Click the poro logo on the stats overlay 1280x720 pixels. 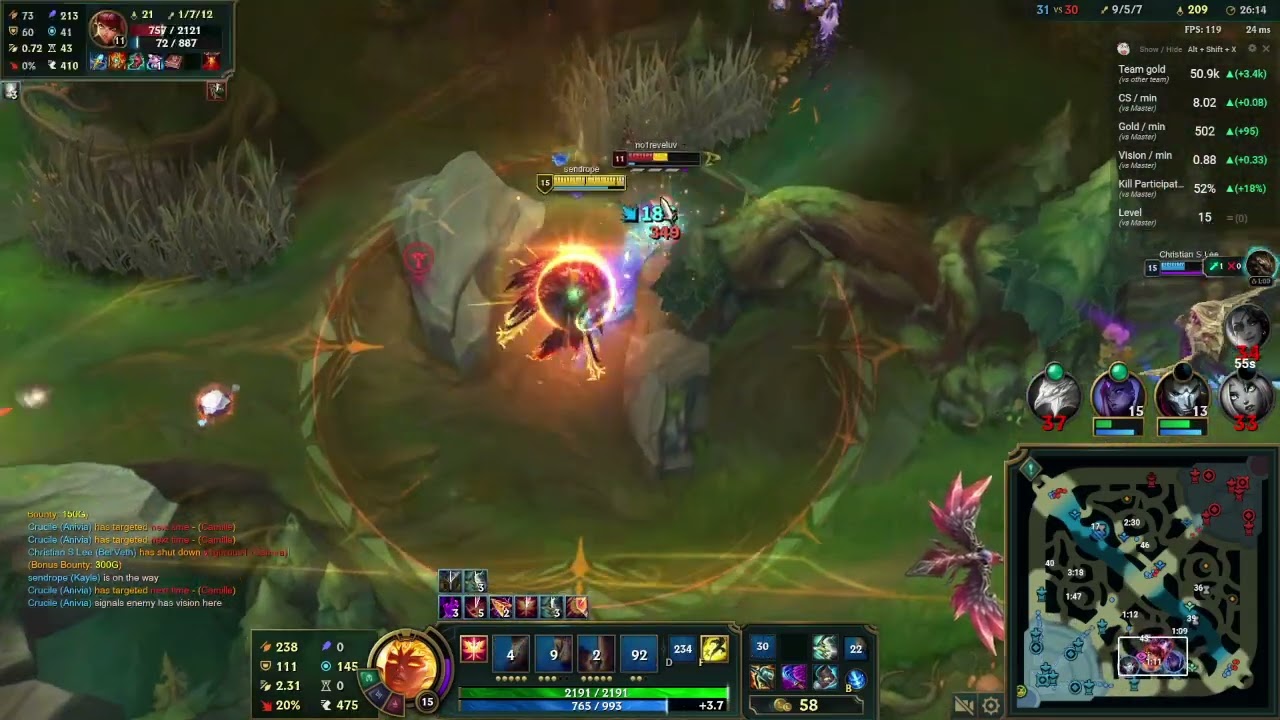(x=1124, y=47)
